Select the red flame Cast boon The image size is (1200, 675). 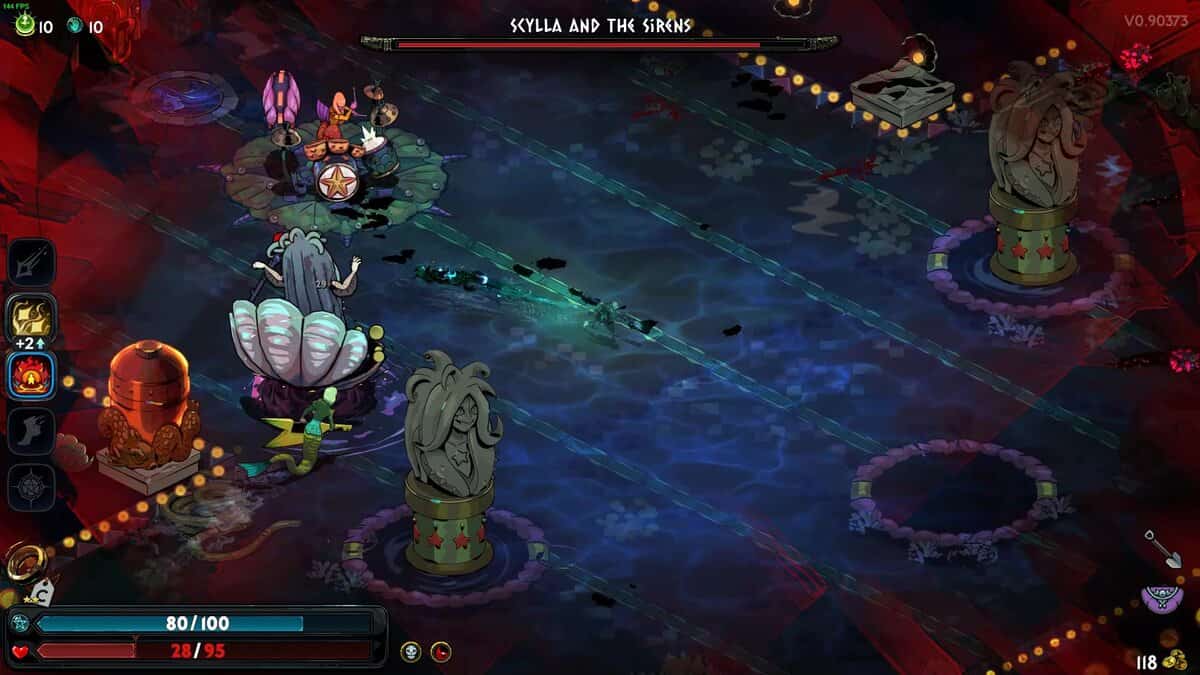(x=31, y=376)
